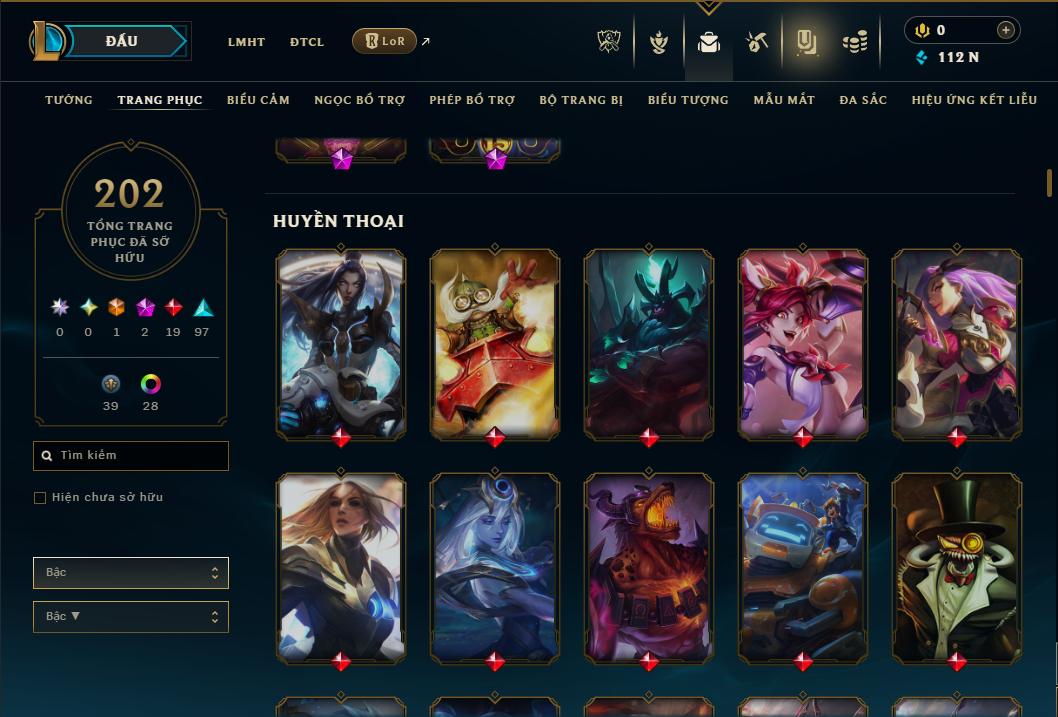
Task: Show the NGỌC BỔ TRỢ tab
Action: click(360, 100)
